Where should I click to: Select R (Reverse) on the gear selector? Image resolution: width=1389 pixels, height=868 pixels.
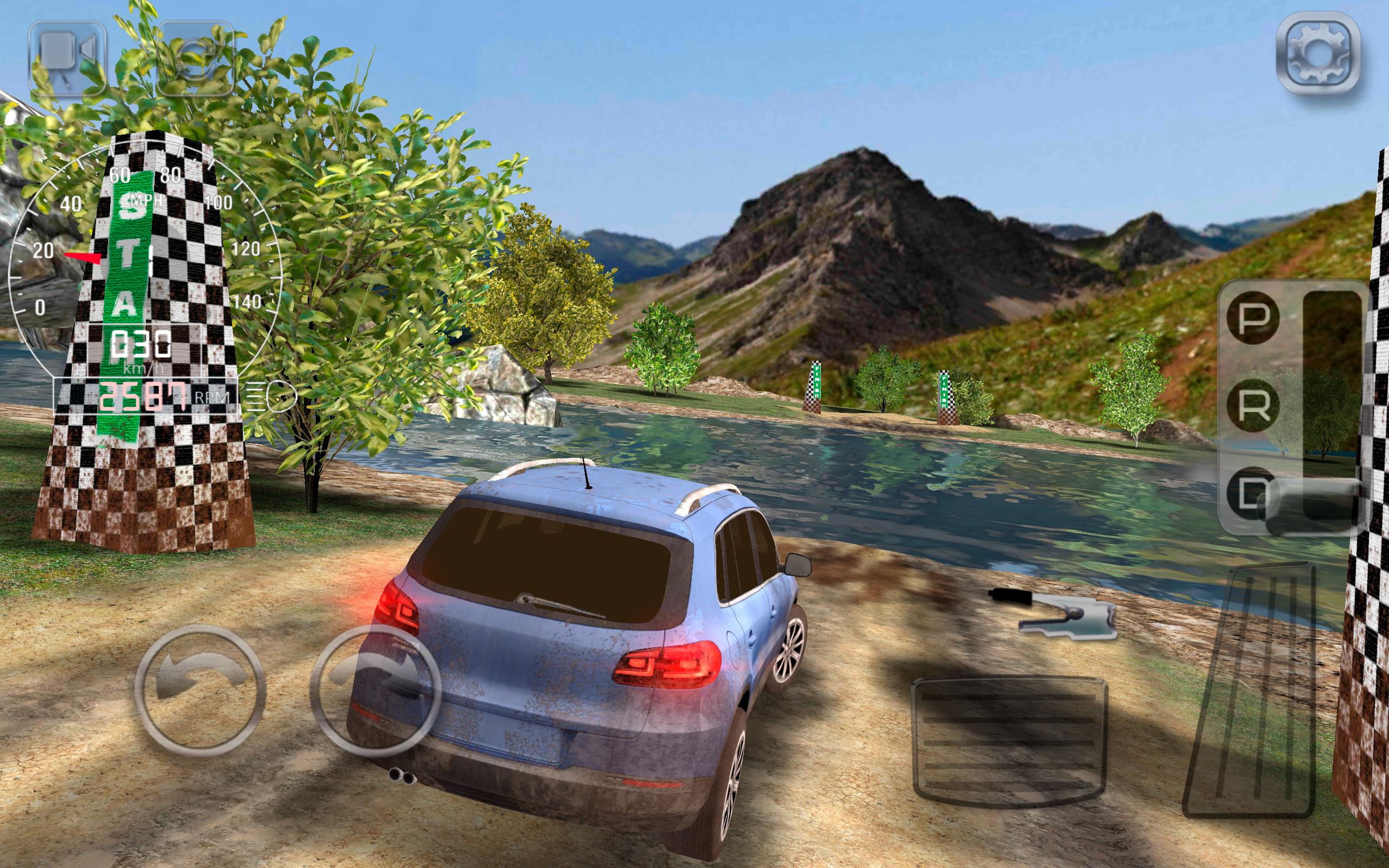[x=1252, y=405]
